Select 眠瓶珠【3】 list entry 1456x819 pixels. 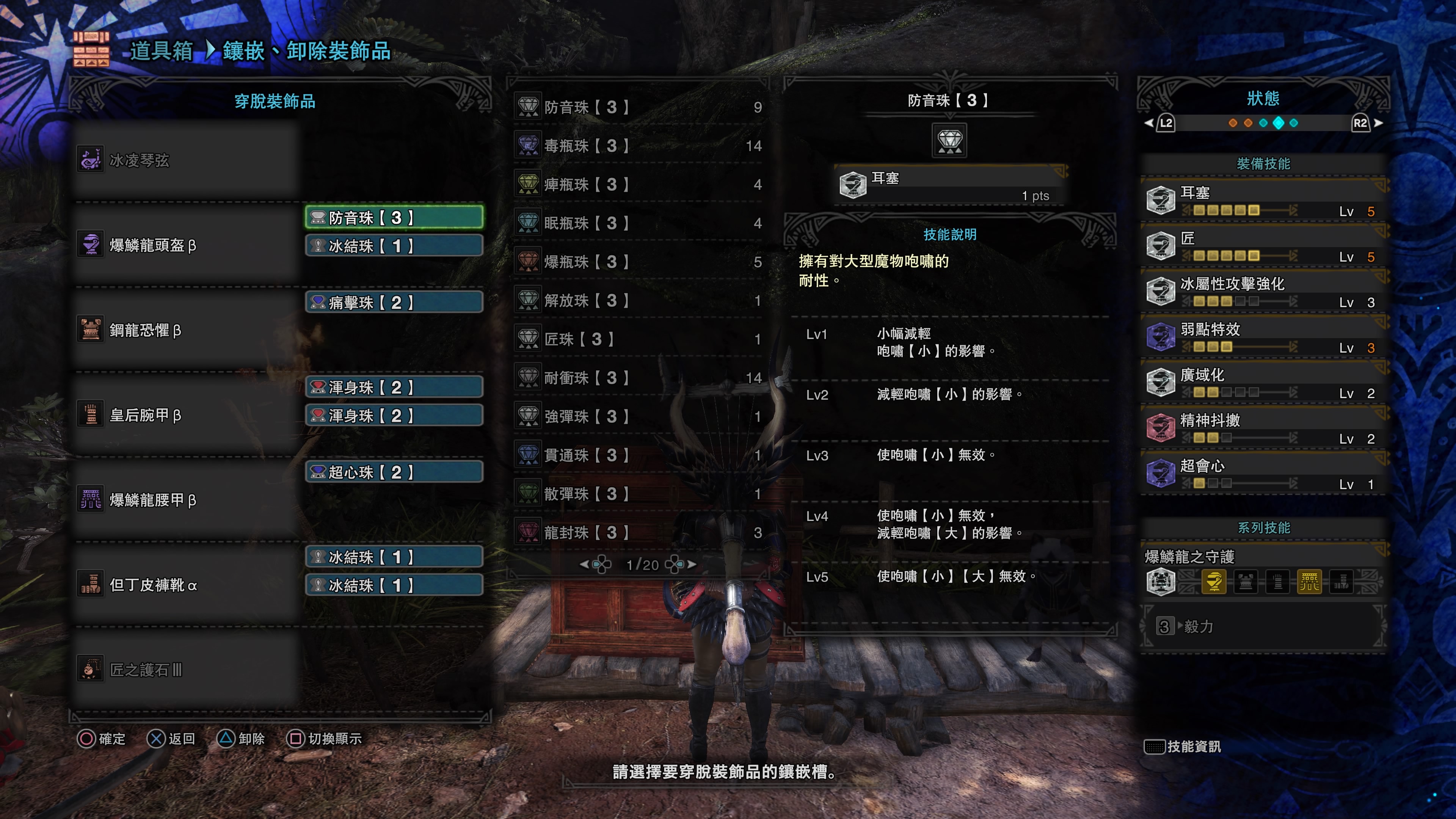[639, 223]
